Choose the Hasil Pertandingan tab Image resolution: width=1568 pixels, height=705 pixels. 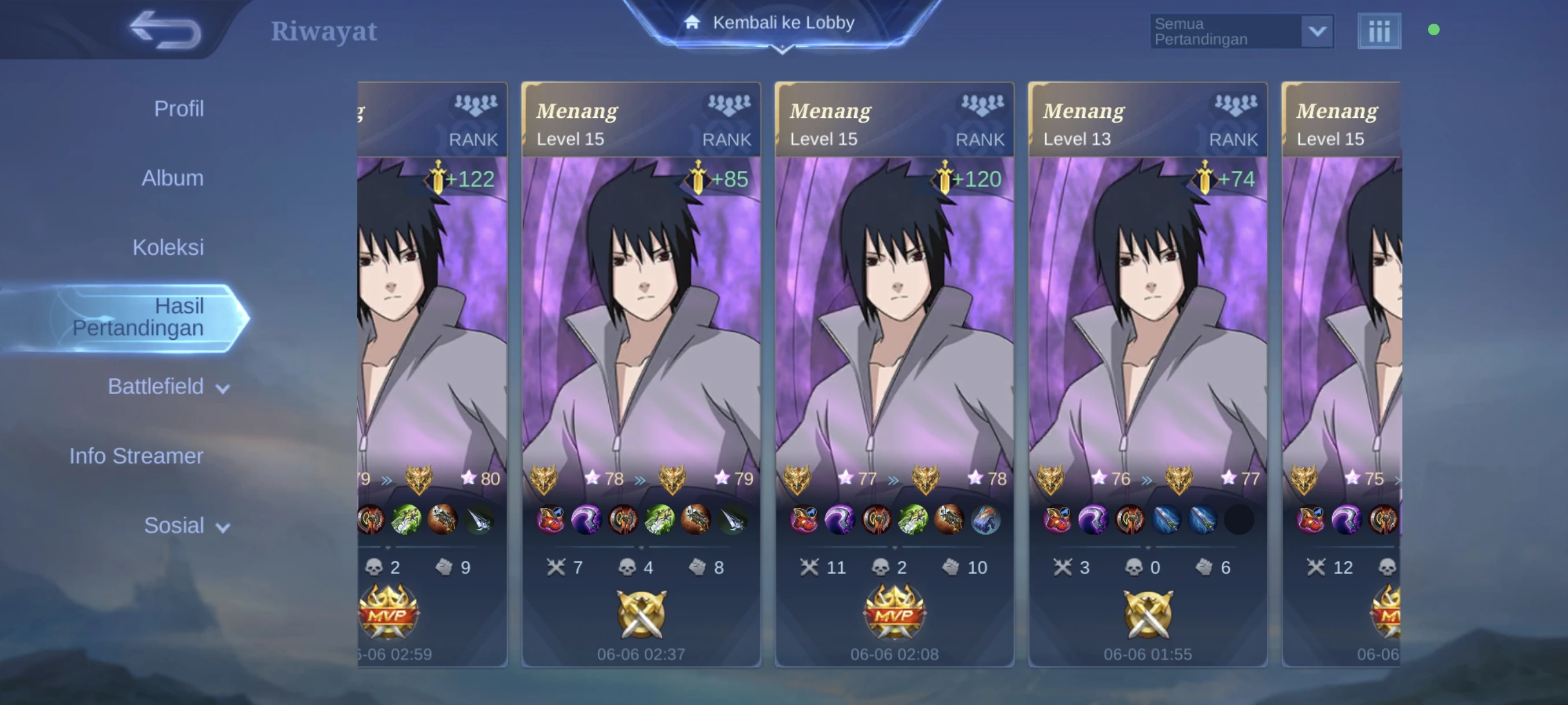(138, 317)
